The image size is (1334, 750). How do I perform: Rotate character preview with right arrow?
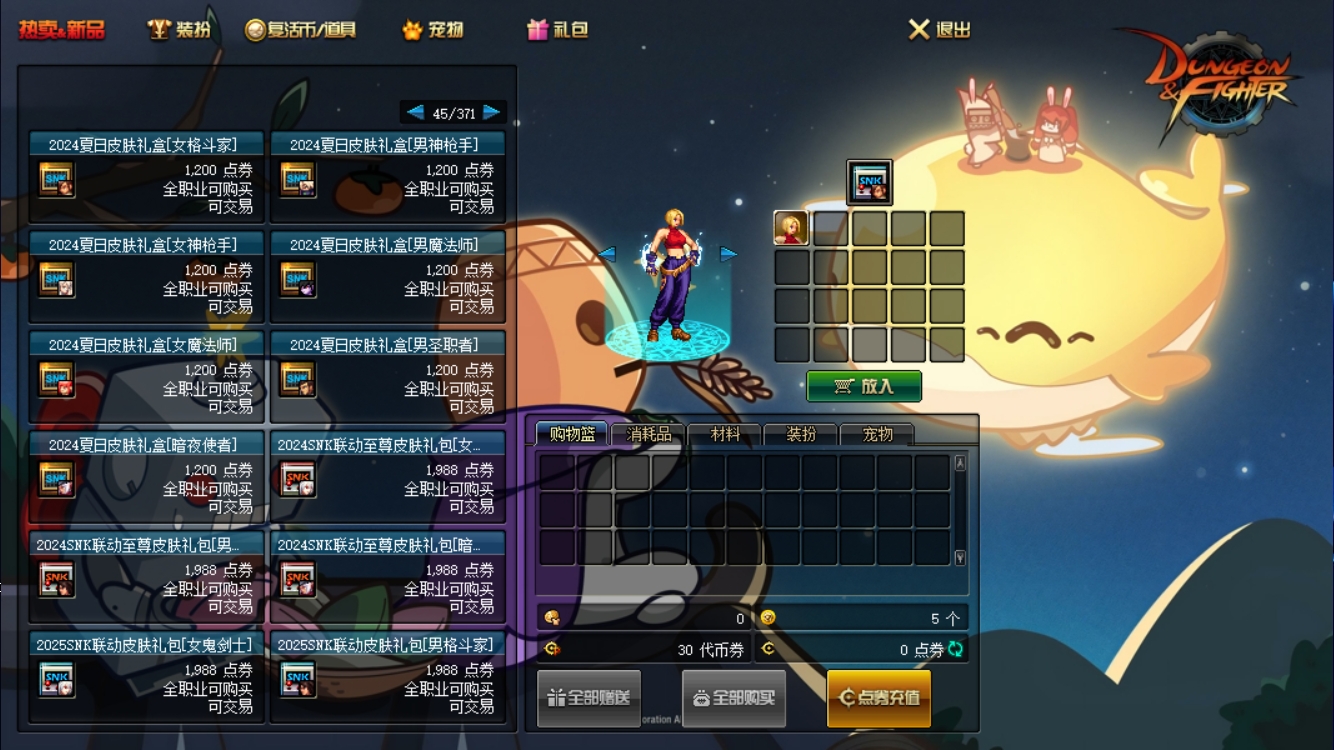pos(729,255)
